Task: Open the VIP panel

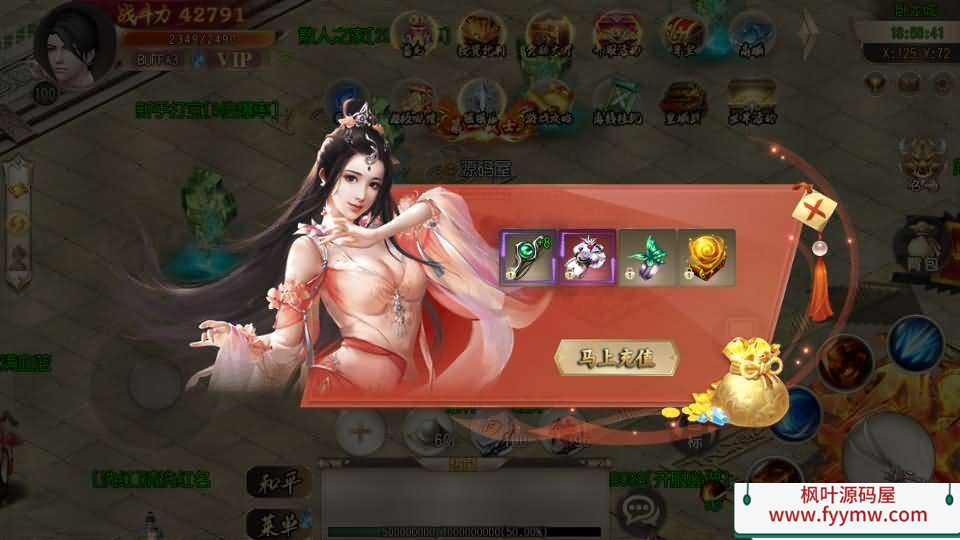Action: tap(235, 59)
